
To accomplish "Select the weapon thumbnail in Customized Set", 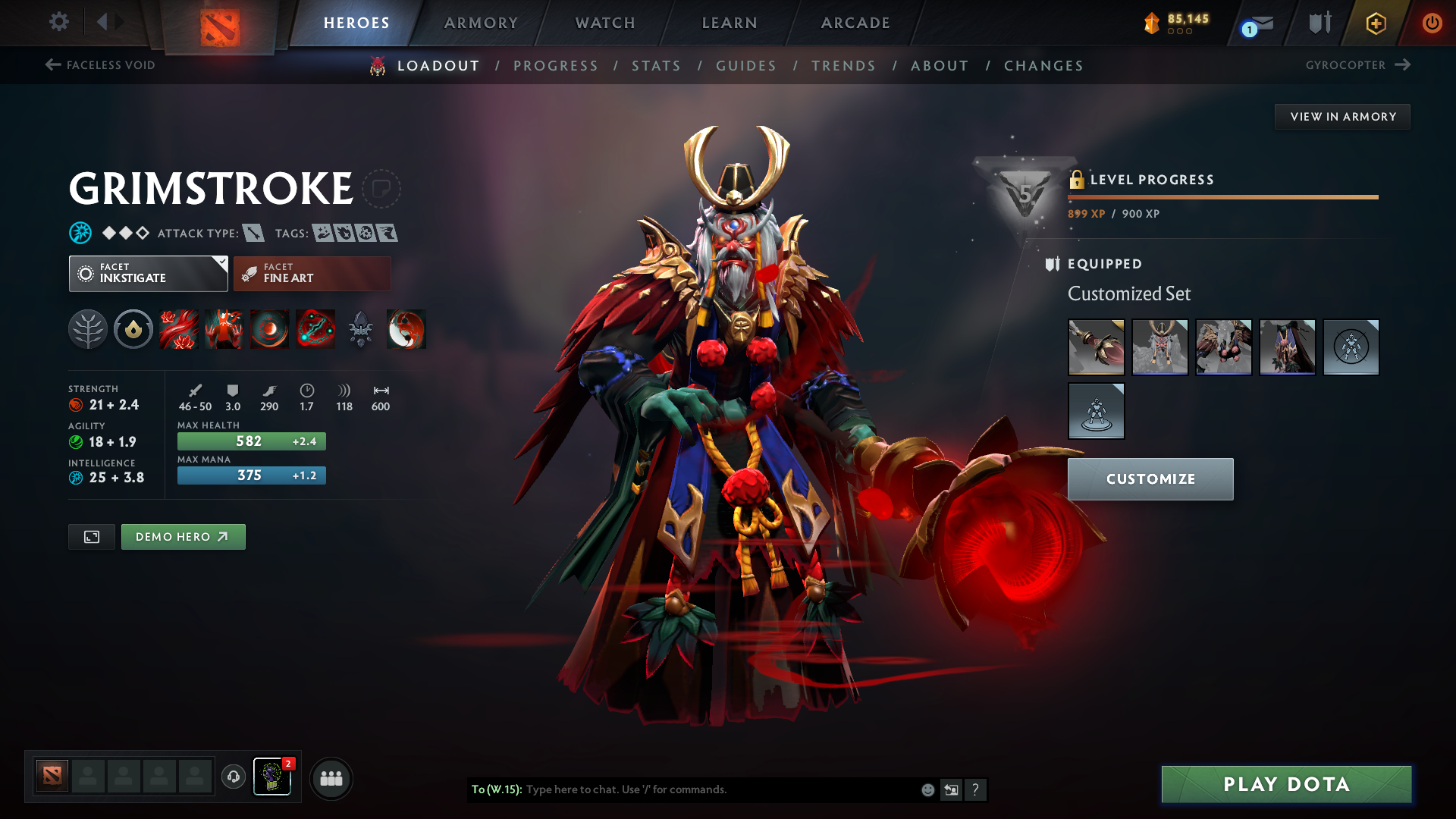I will coord(1097,347).
